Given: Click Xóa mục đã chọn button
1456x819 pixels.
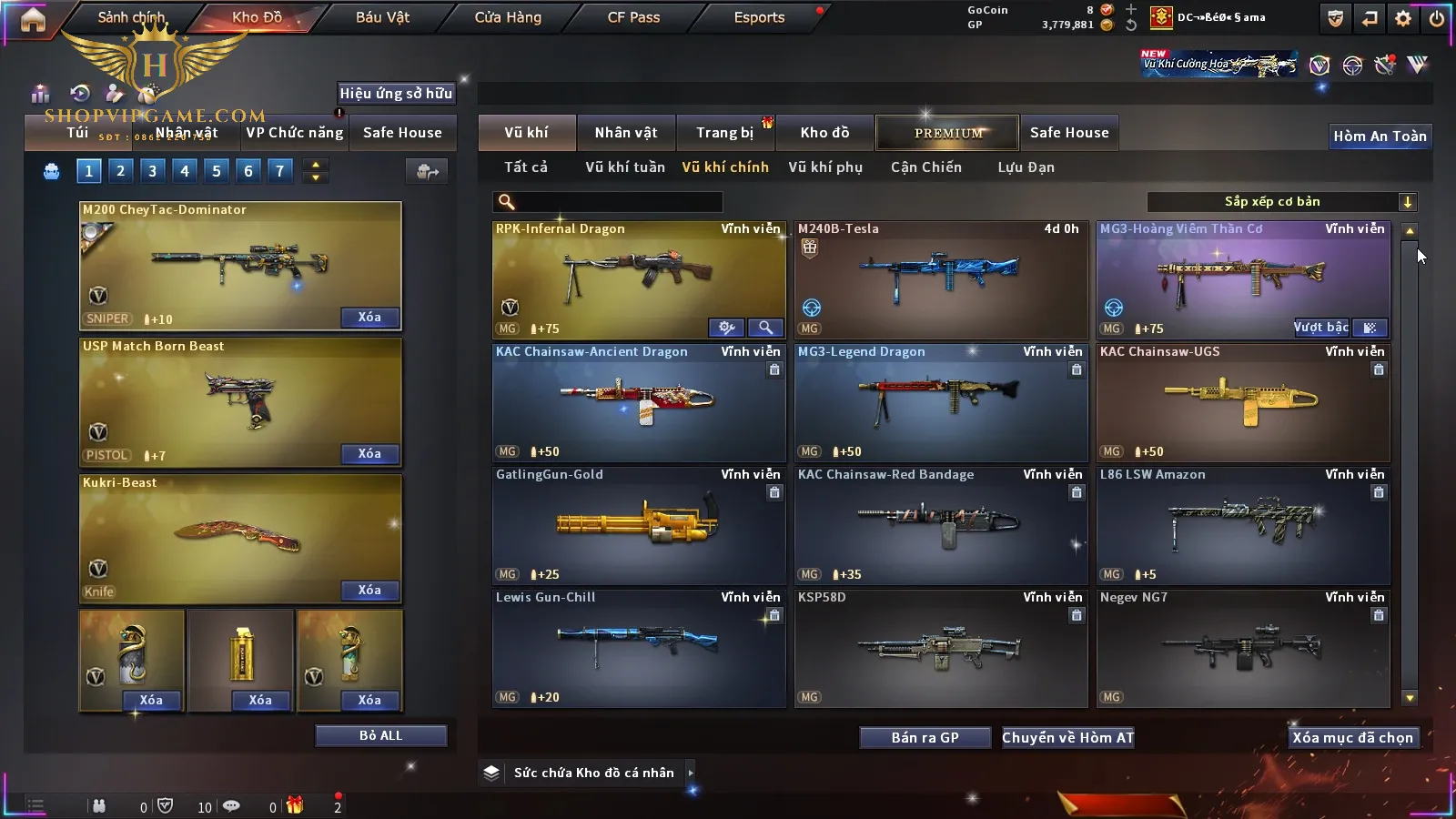Looking at the screenshot, I should (x=1352, y=738).
